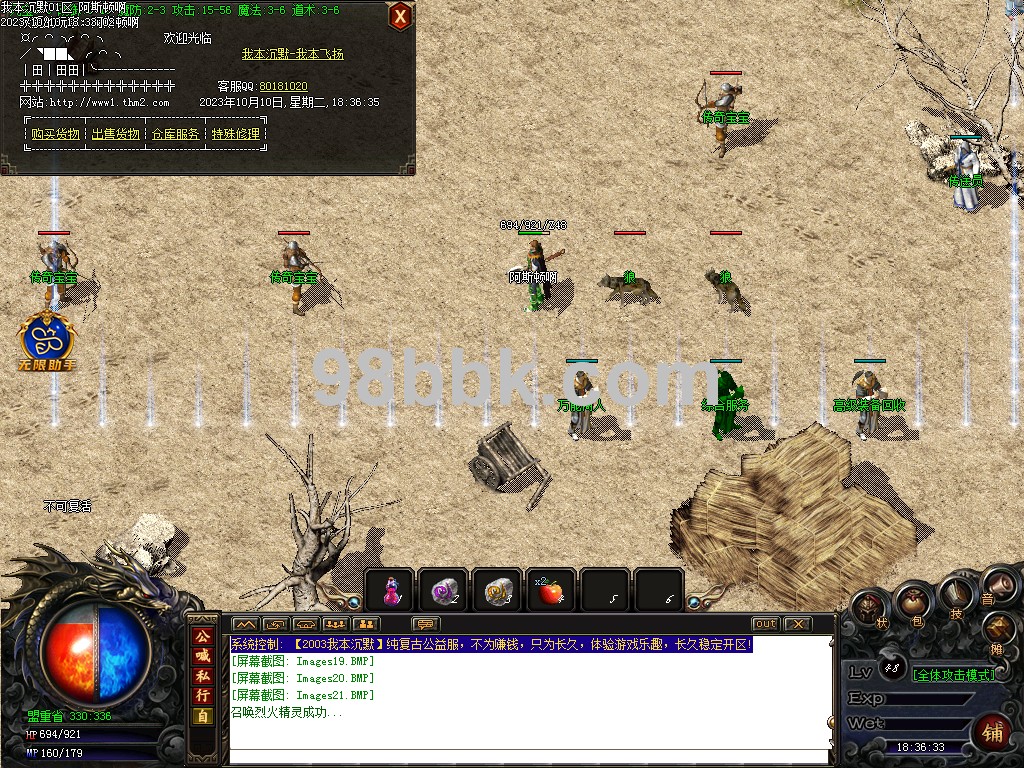Screen dimensions: 1024x768
Task: Switch chat to the 公 public channel
Action: pos(203,636)
